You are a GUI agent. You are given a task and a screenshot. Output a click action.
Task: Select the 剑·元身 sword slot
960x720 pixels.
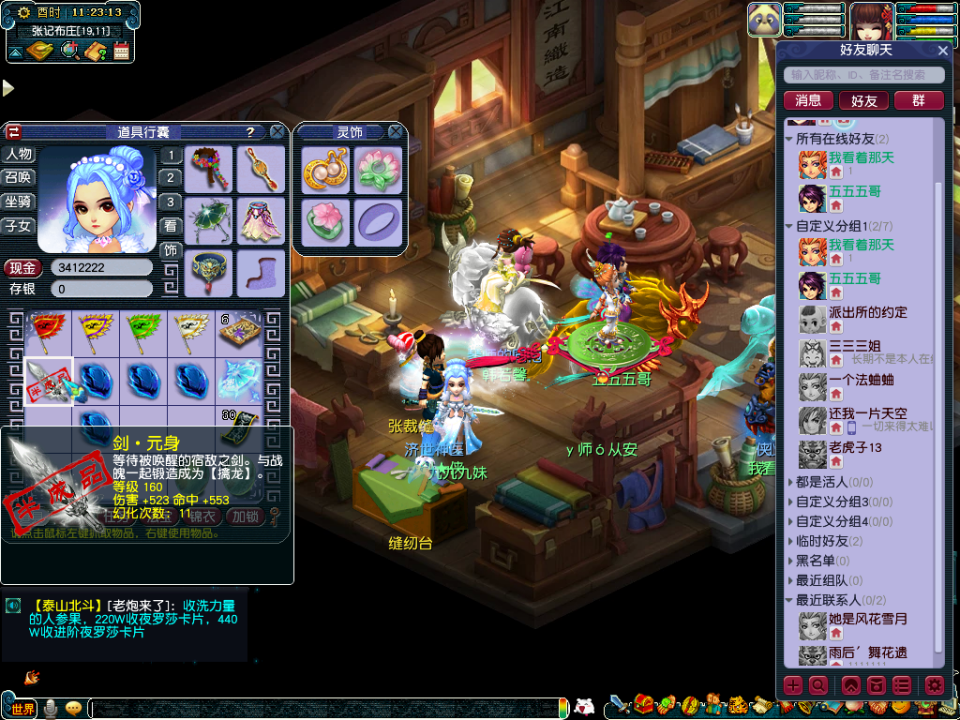[48, 381]
